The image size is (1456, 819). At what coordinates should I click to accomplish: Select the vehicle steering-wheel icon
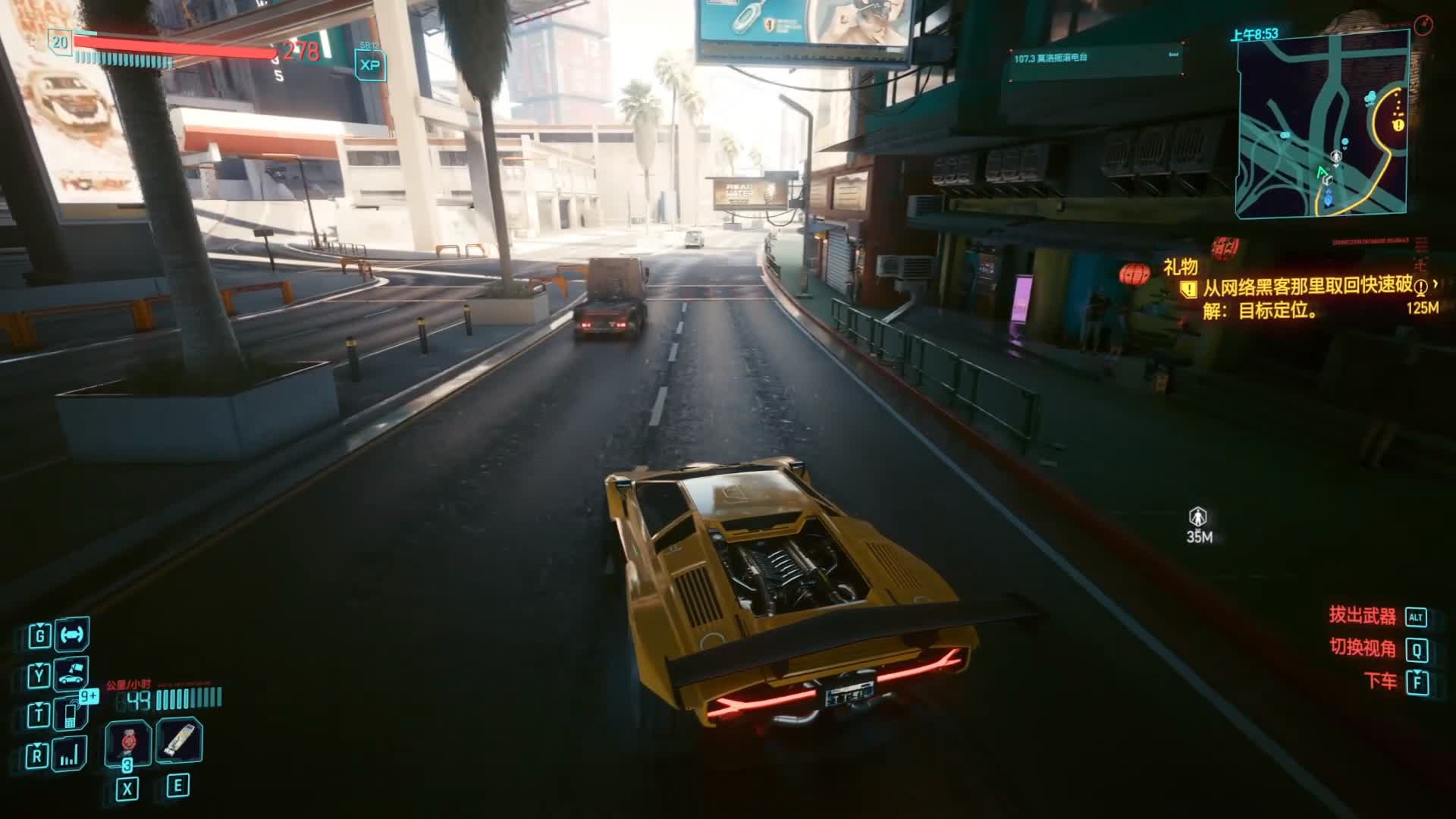tap(71, 635)
